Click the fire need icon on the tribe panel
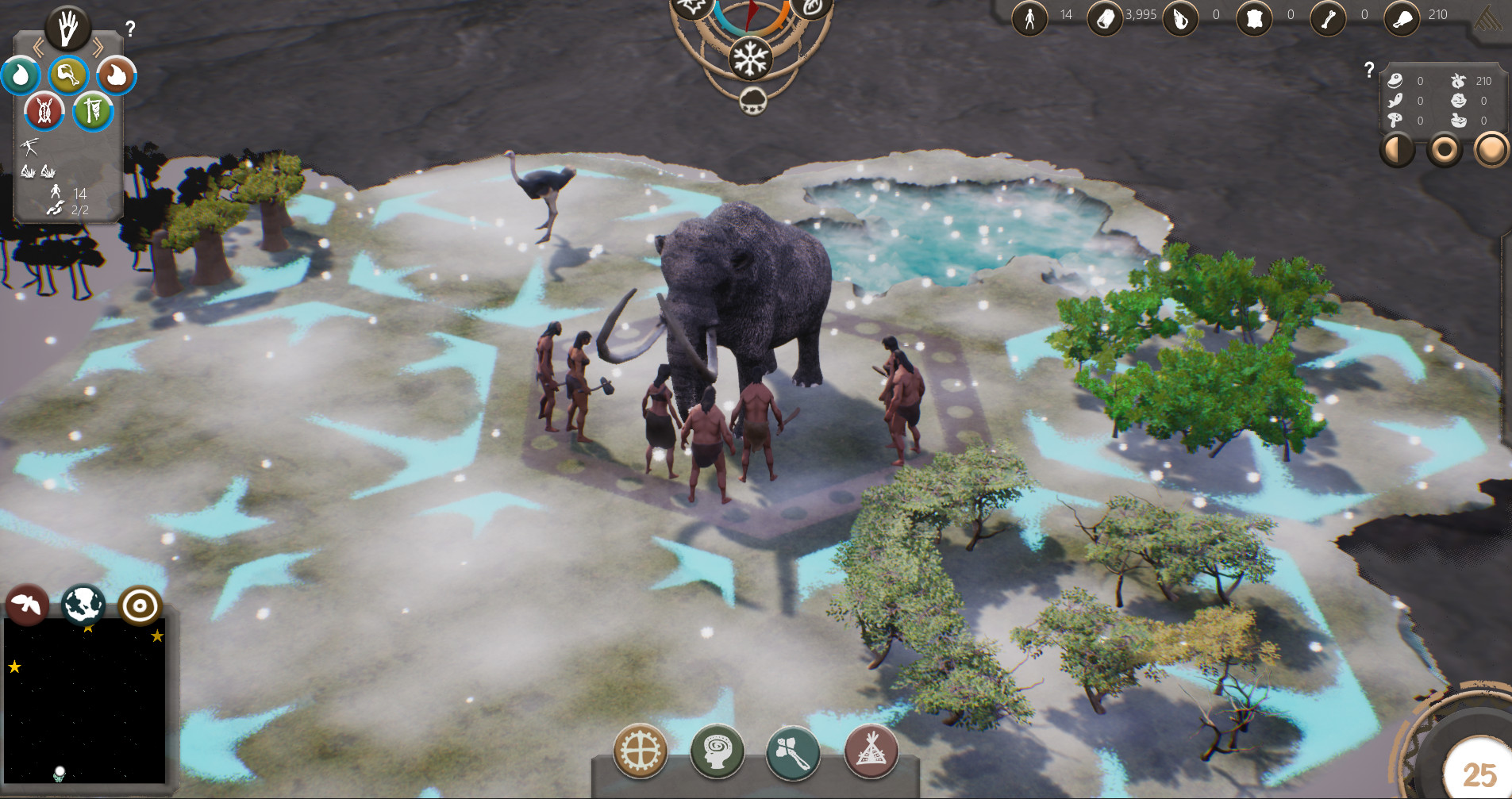The image size is (1512, 799). coord(115,75)
